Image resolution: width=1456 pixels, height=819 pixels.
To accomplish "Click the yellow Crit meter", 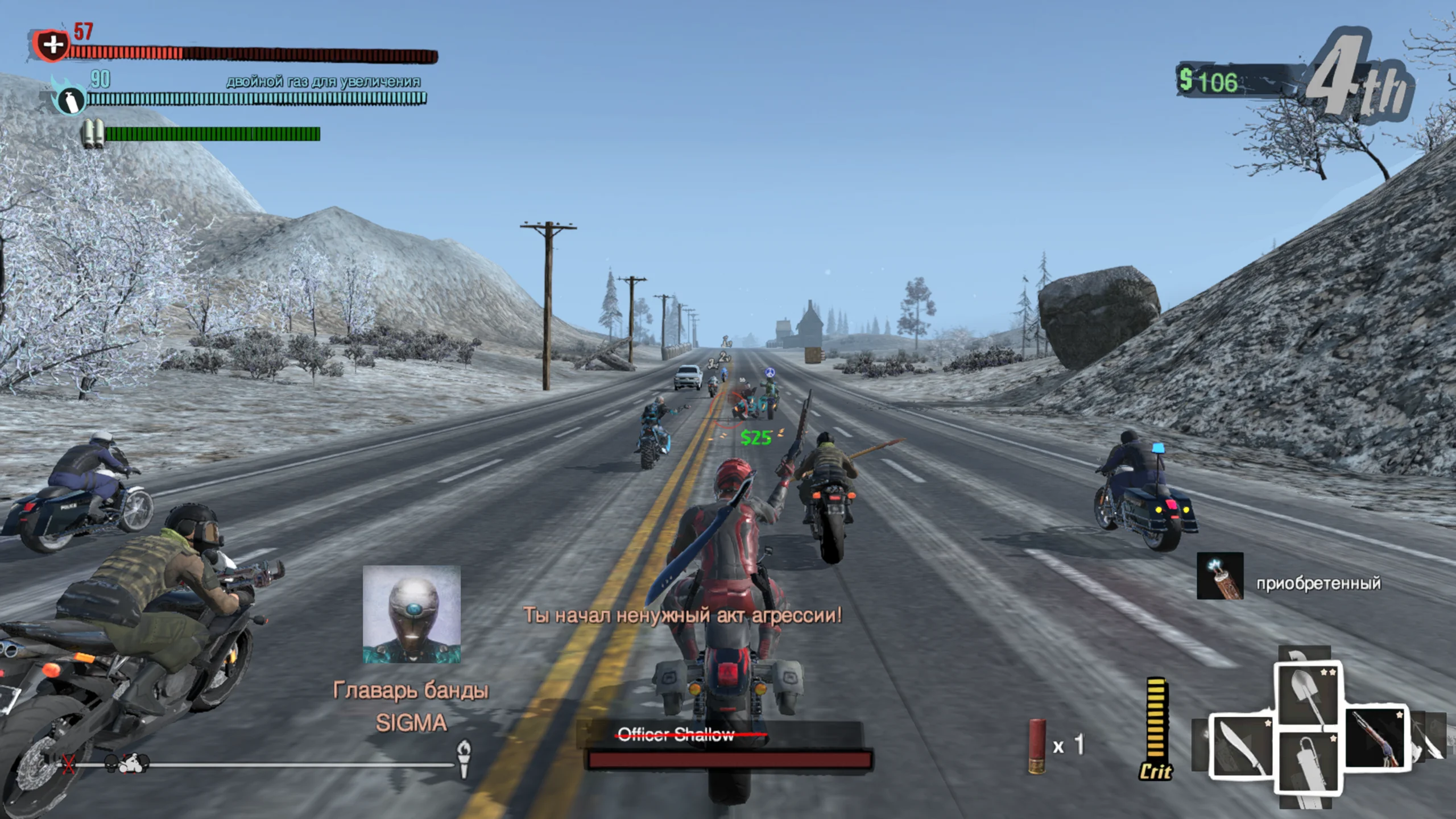I will pos(1156,728).
